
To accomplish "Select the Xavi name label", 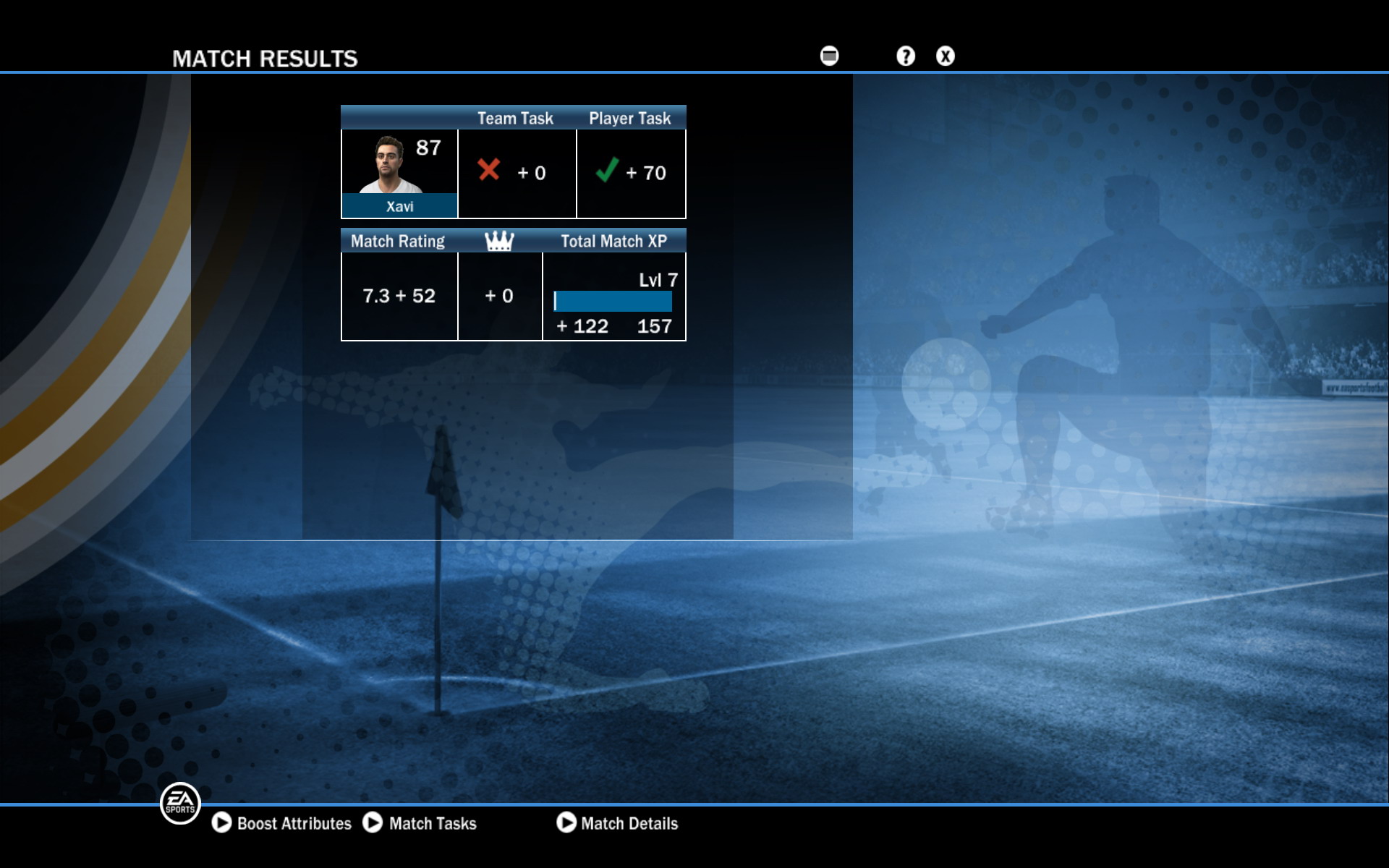I will click(399, 206).
